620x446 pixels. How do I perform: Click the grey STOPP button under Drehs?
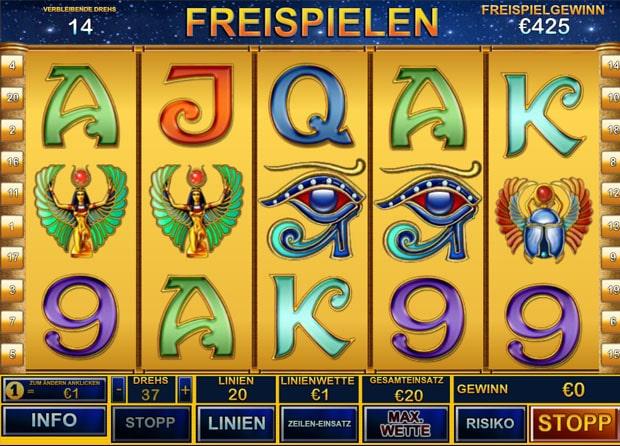click(152, 422)
